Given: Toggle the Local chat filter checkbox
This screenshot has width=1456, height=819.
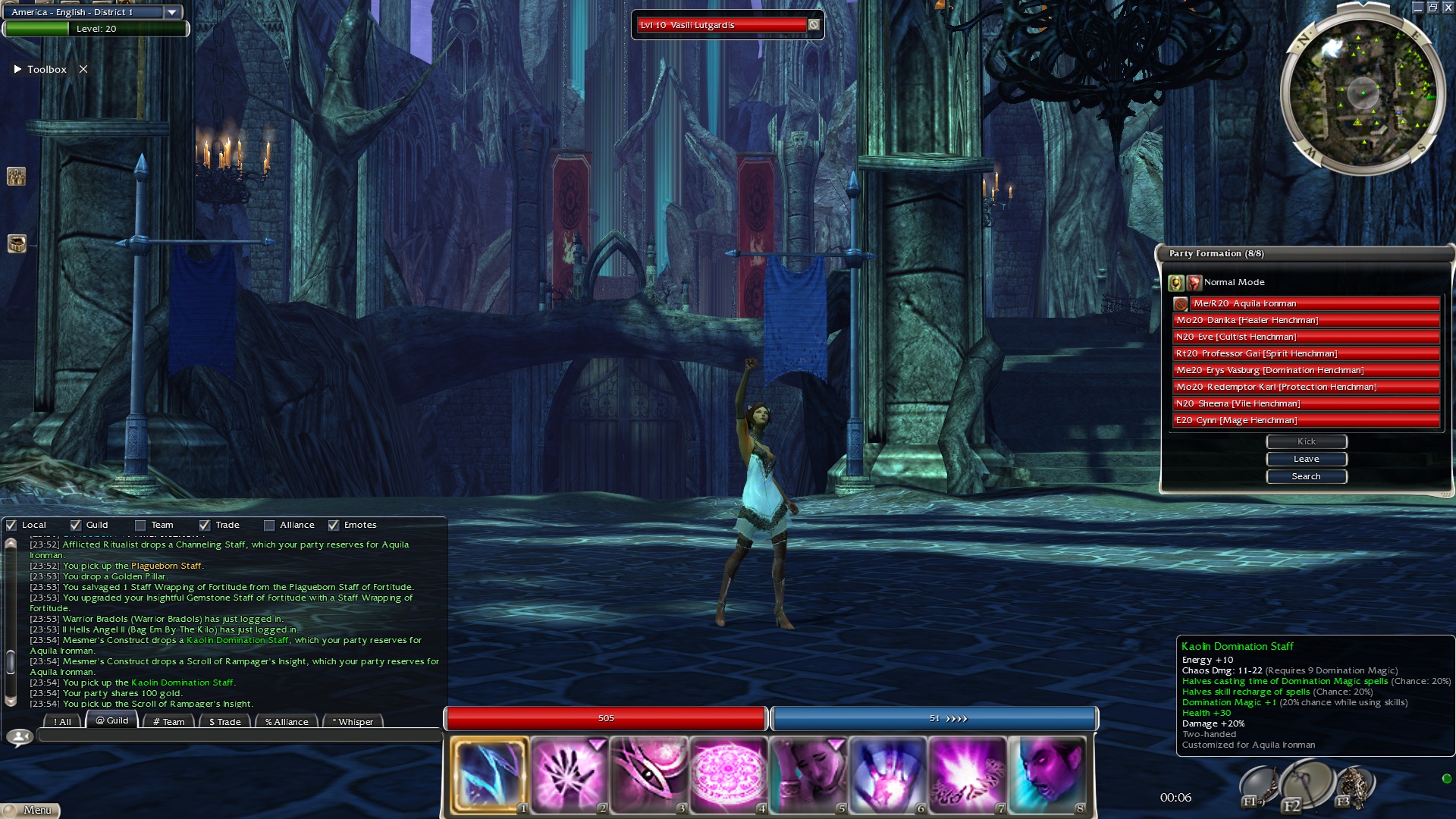Looking at the screenshot, I should click(11, 525).
